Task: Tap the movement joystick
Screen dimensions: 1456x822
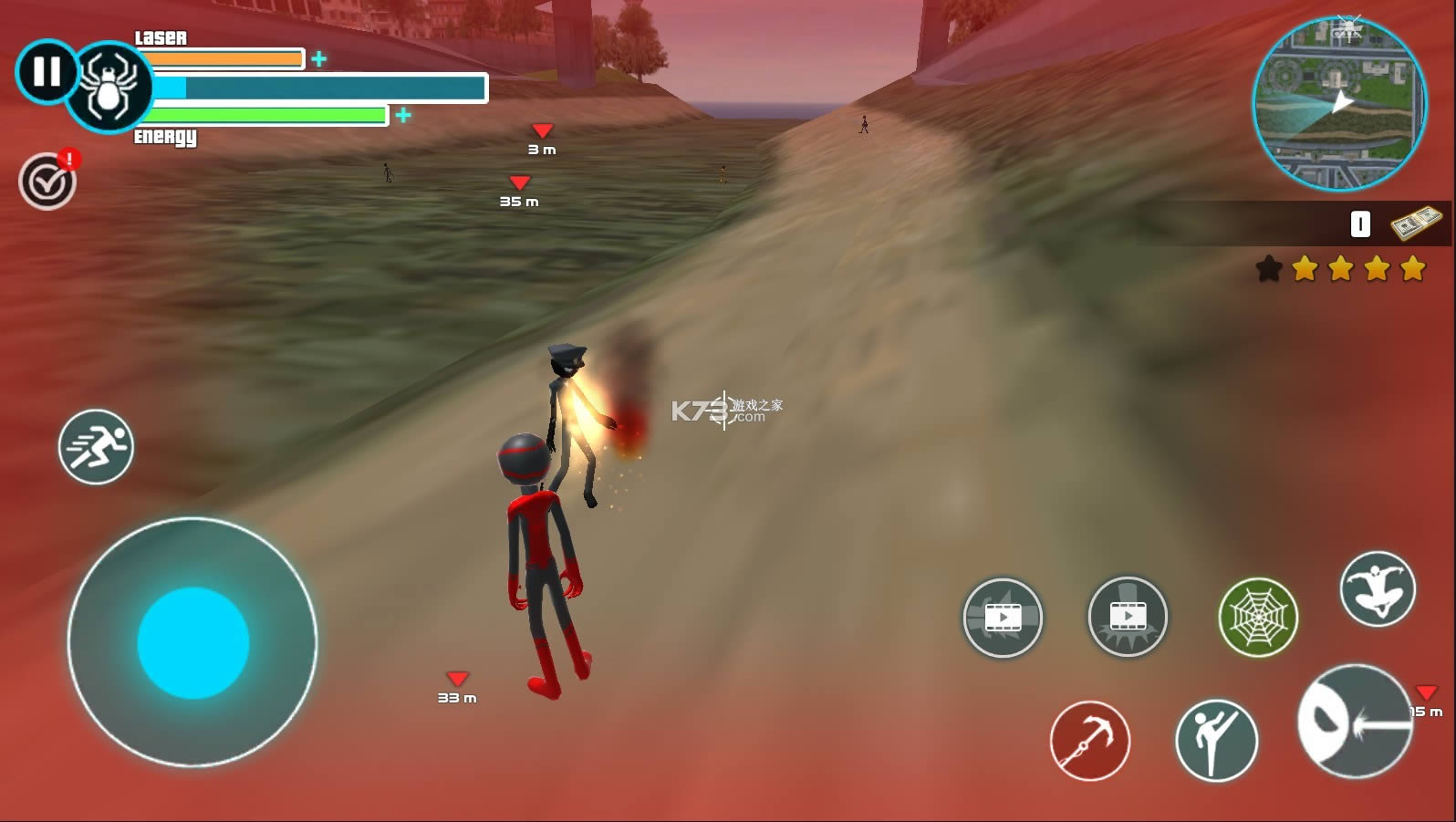Action: coord(192,643)
